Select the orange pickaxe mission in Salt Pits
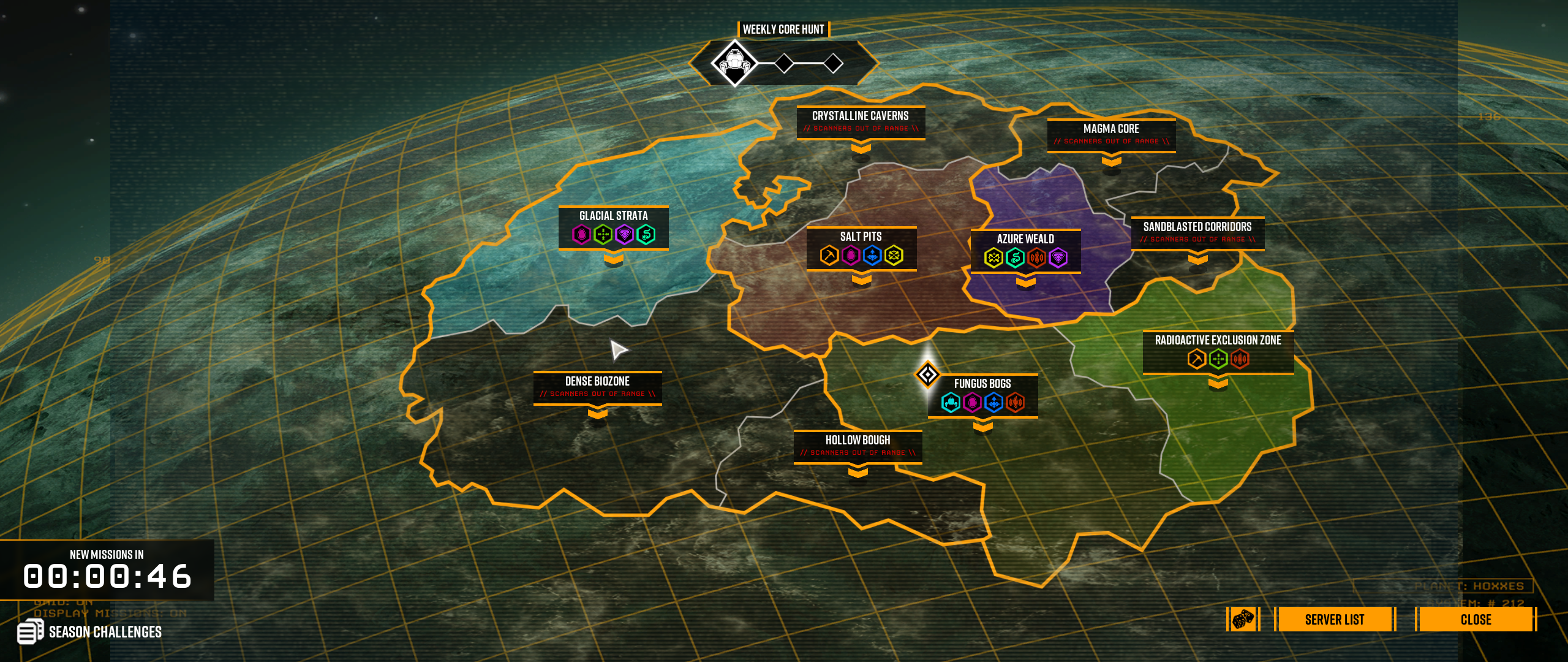This screenshot has height=662, width=1568. click(x=829, y=255)
